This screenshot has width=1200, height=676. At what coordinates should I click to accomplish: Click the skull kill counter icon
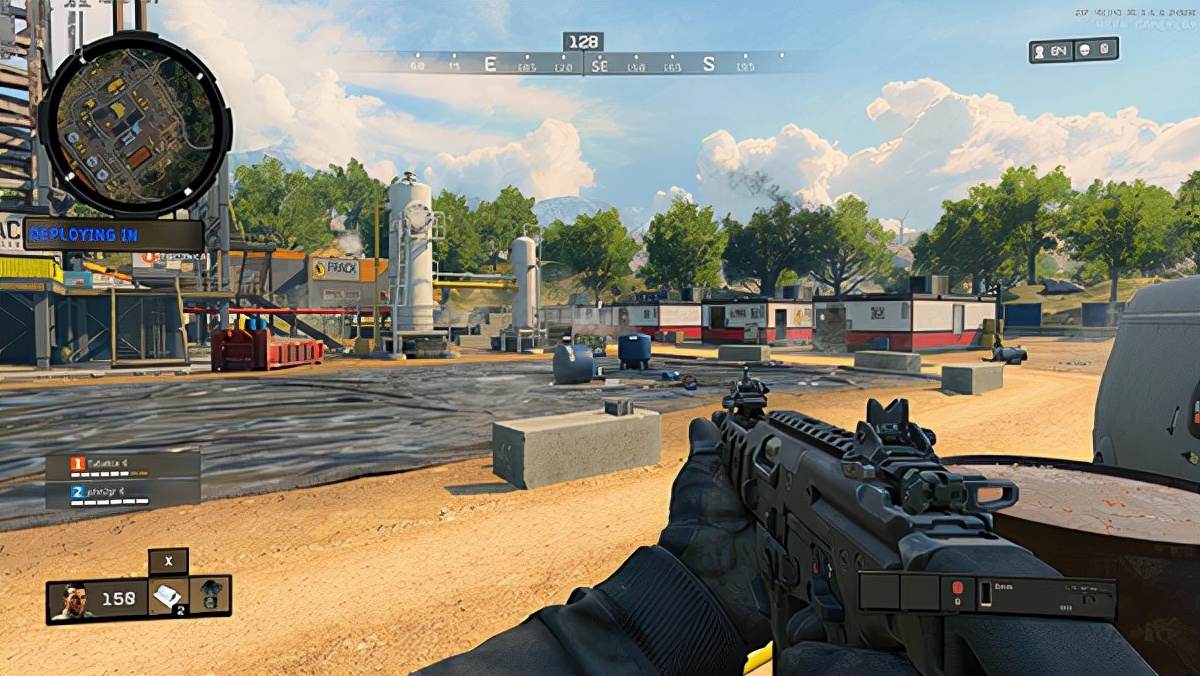click(1085, 50)
